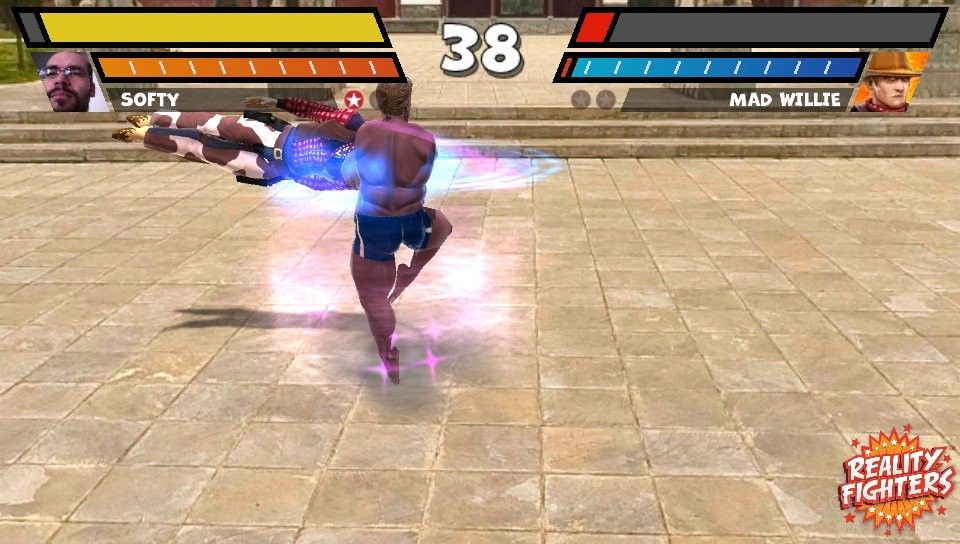Select Mad Willie's cowboy portrait
This screenshot has width=960, height=544.
890,82
